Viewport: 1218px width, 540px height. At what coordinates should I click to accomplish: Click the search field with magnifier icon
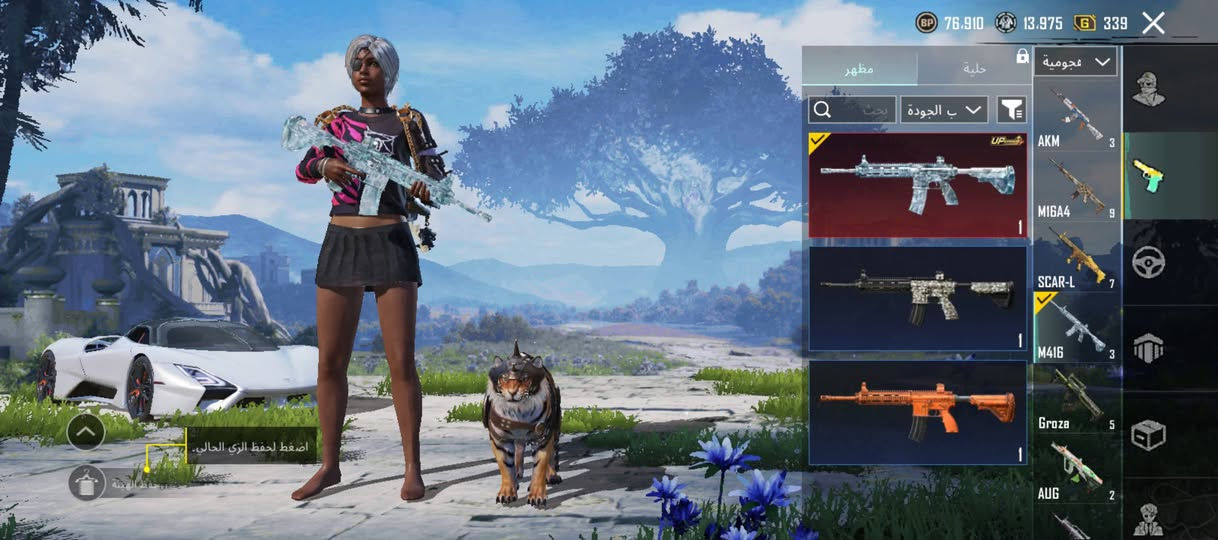tap(851, 109)
